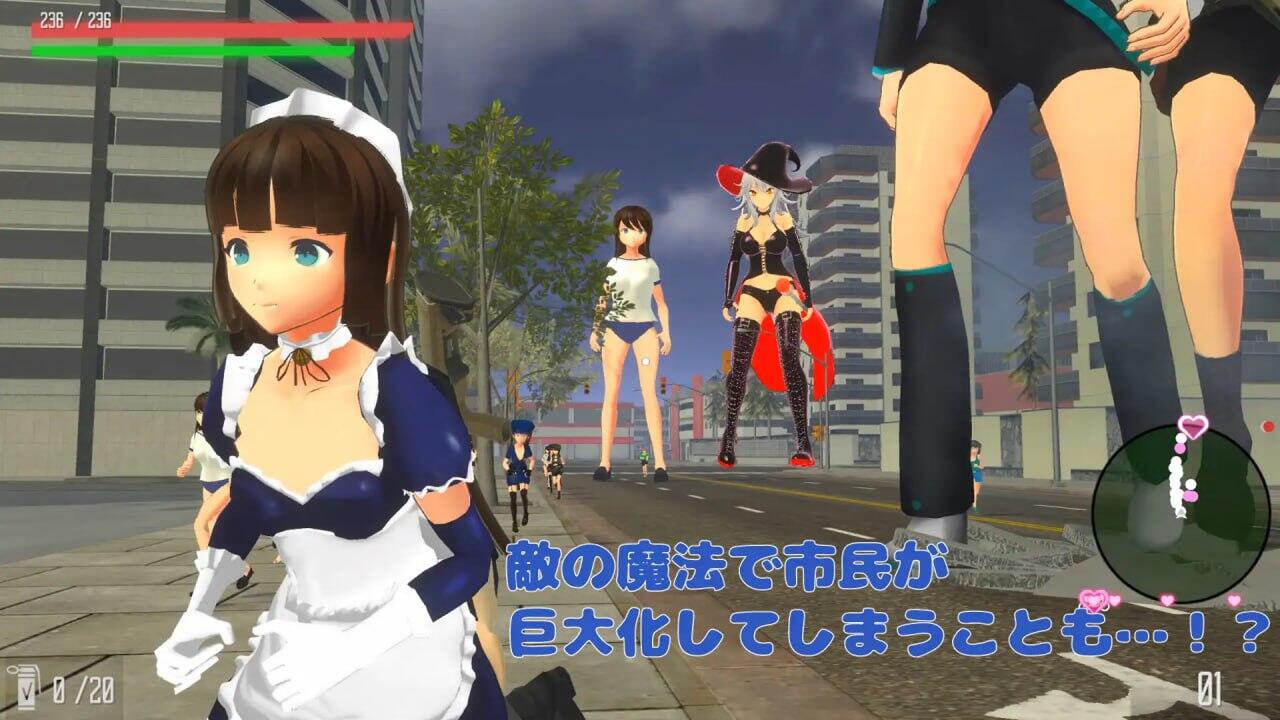Click the rightmost floating heart sparkle
This screenshot has width=1280, height=720.
(x=1233, y=599)
